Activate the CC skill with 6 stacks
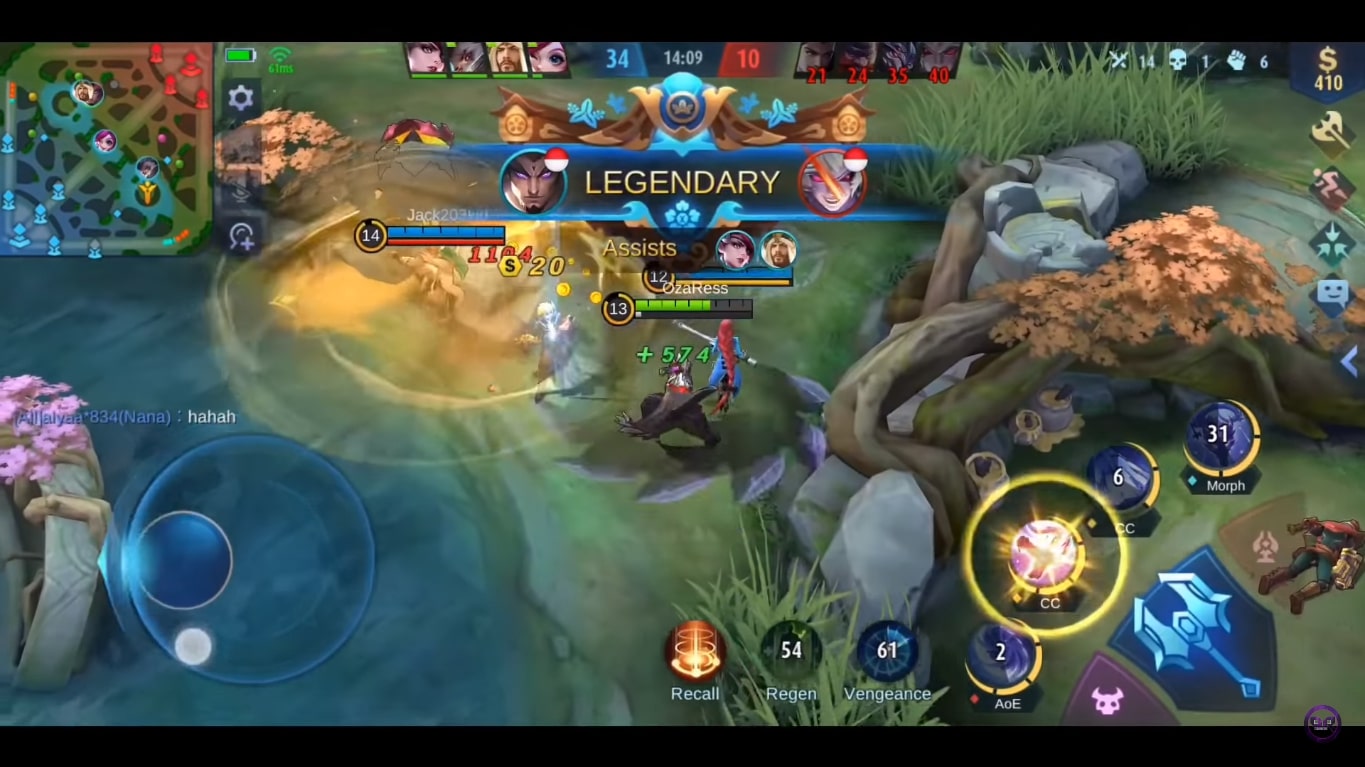The width and height of the screenshot is (1365, 767). point(1119,478)
